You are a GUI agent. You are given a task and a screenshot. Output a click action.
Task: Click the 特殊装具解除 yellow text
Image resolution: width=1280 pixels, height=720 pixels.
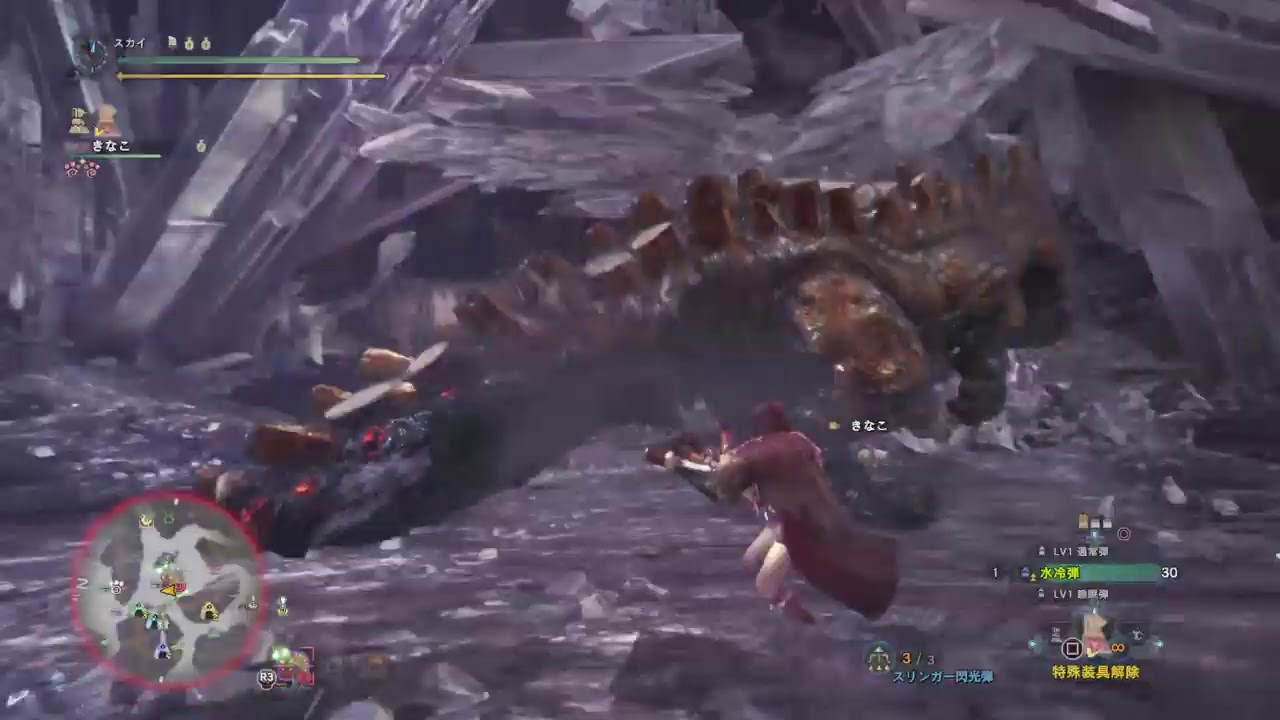click(1096, 670)
